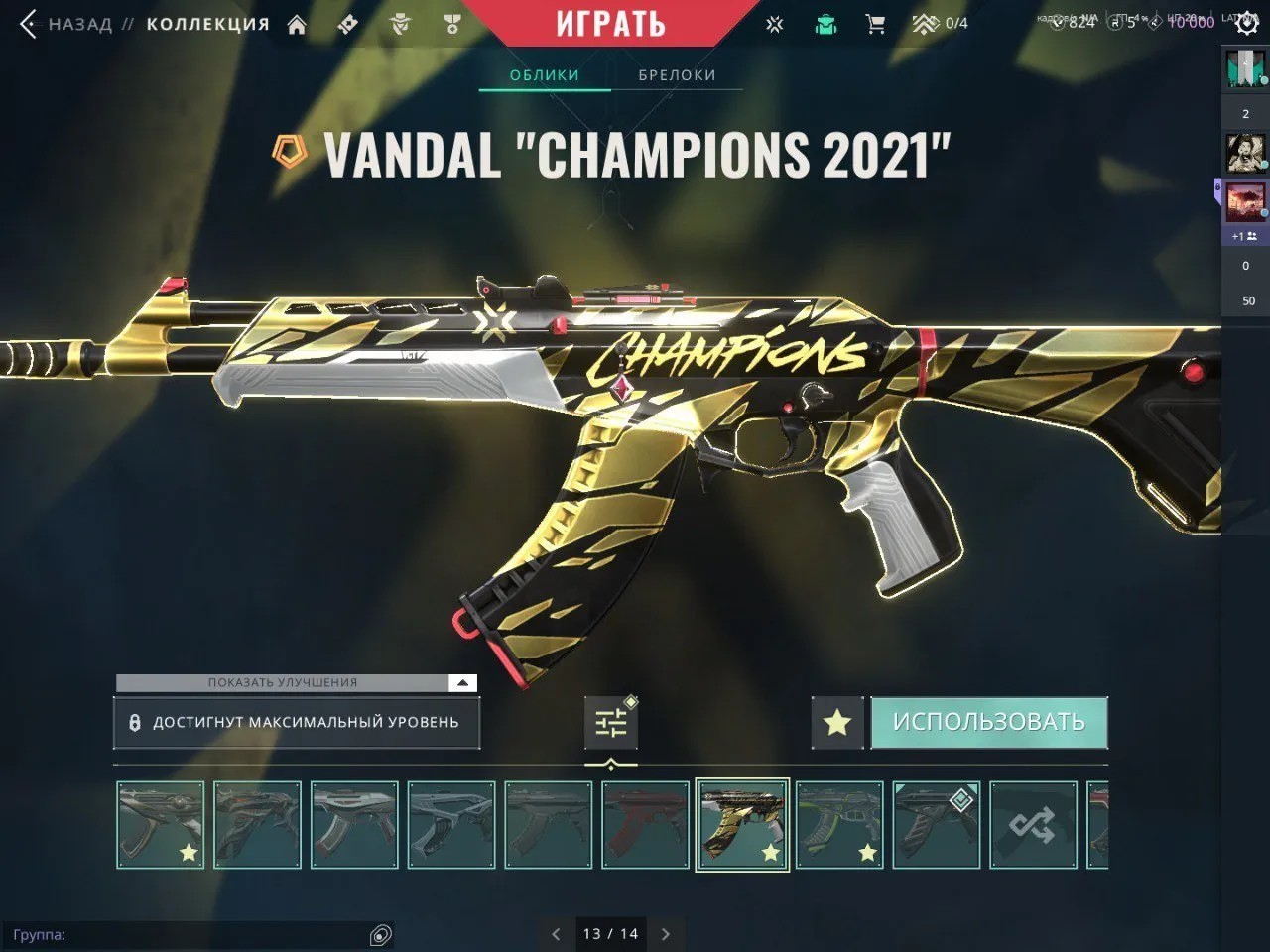Advance to page 14 with right chevron
Viewport: 1270px width, 952px height.
pos(666,934)
